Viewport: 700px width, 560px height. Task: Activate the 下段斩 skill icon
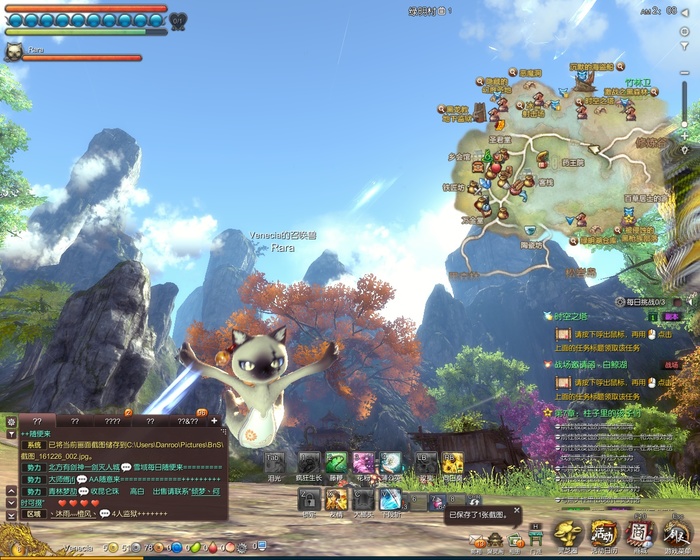390,500
